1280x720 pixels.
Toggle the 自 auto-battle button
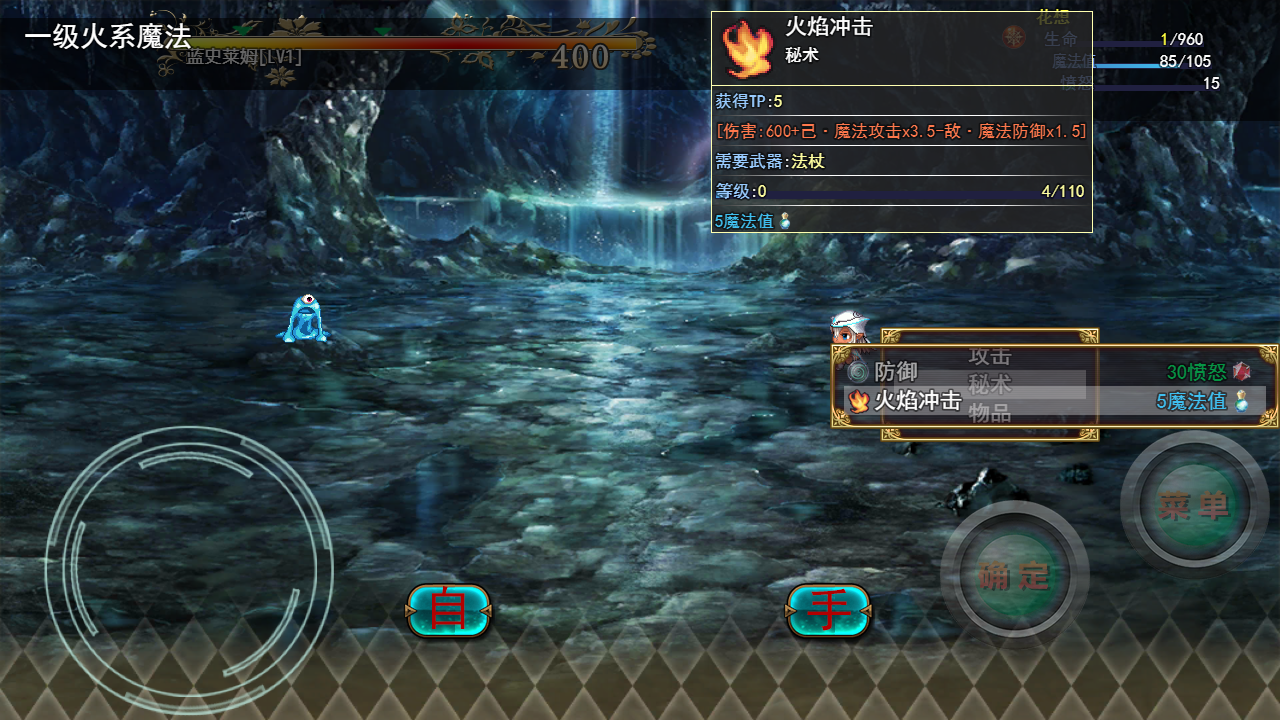click(x=448, y=610)
